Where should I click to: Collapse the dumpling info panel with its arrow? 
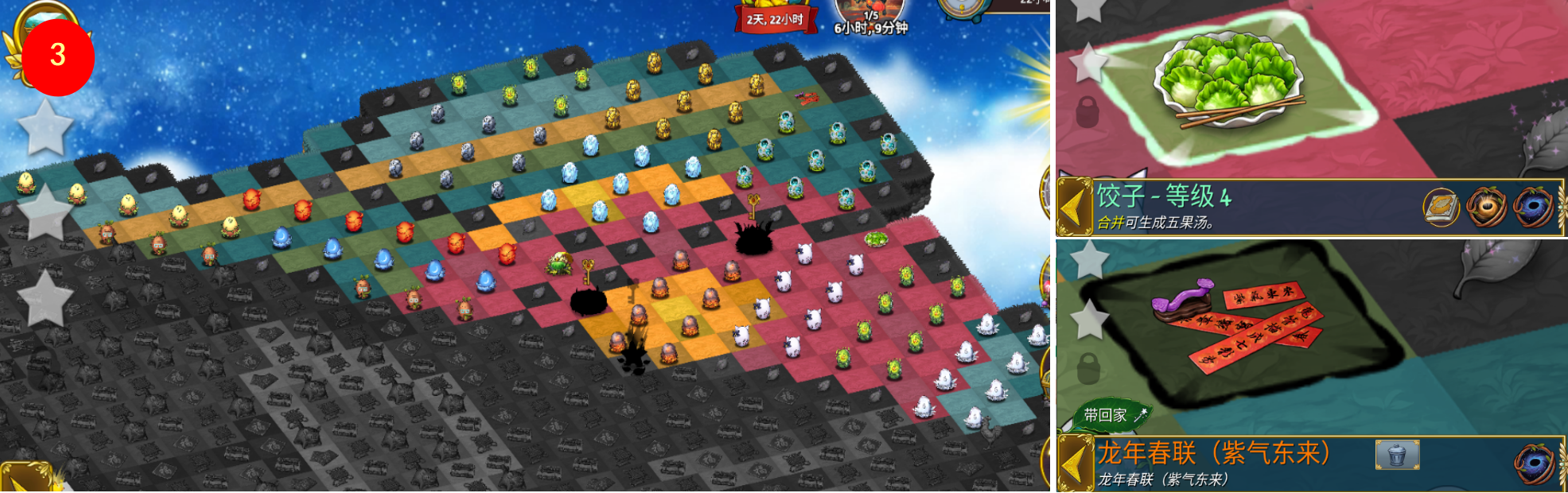click(x=1074, y=208)
